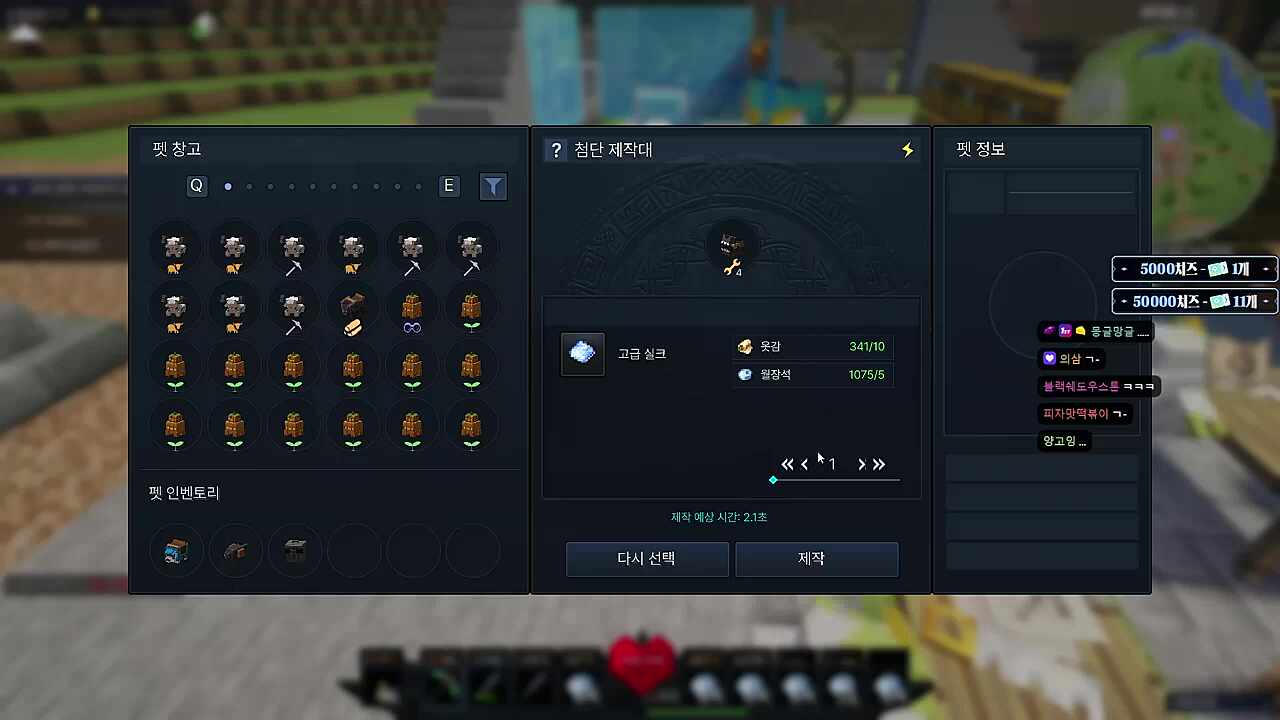Click the 5000치즈 donation overlay banner

[1194, 268]
